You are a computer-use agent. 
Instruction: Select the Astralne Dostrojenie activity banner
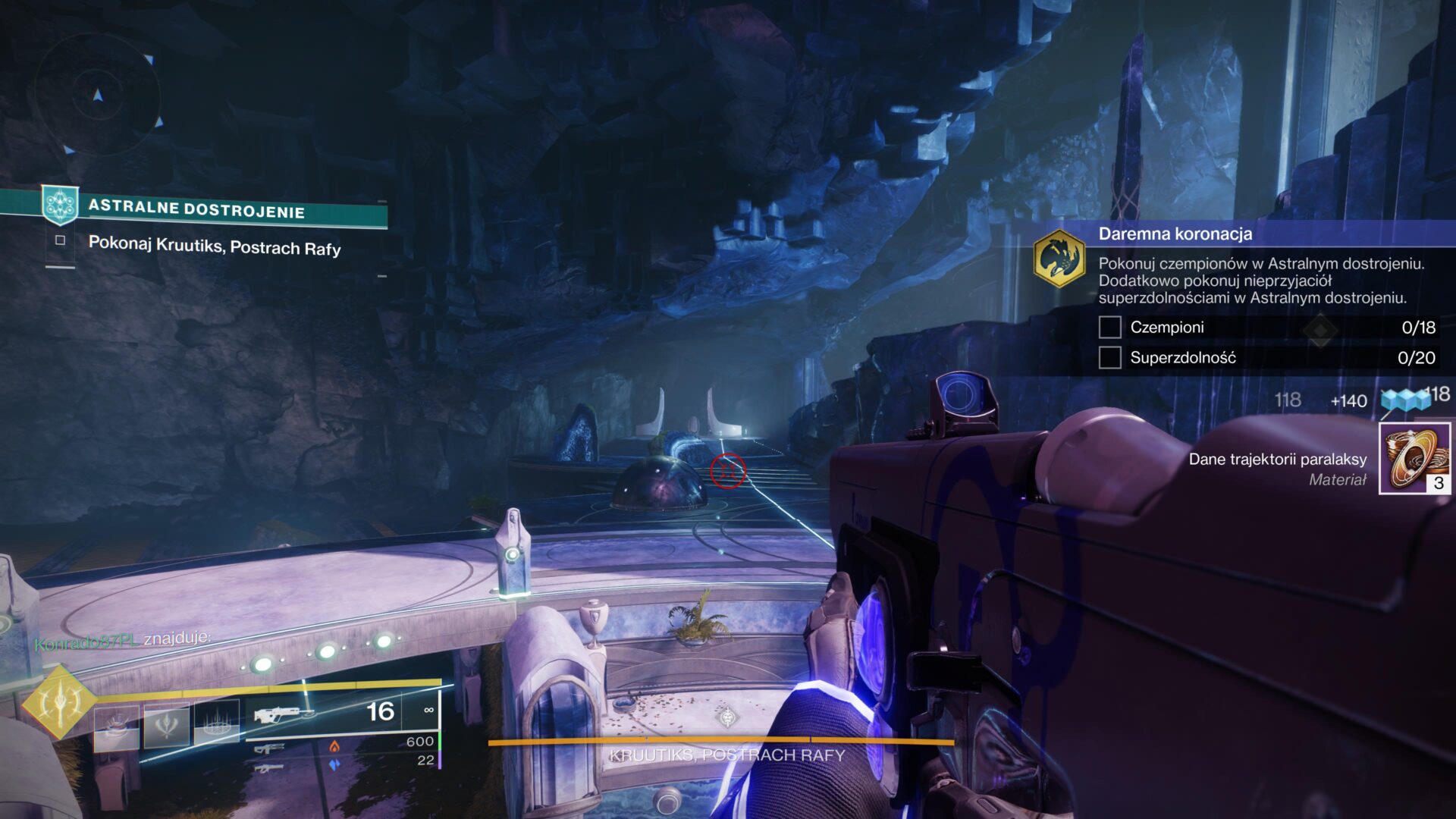click(196, 209)
